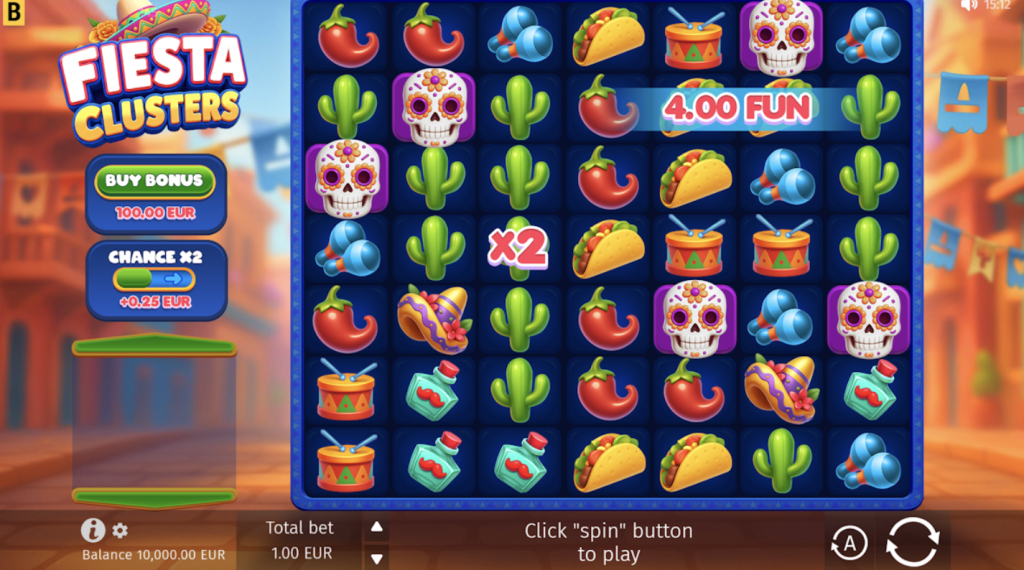Toggle the Chance x2 switch
Screen dimensions: 1024x570
[x=154, y=279]
